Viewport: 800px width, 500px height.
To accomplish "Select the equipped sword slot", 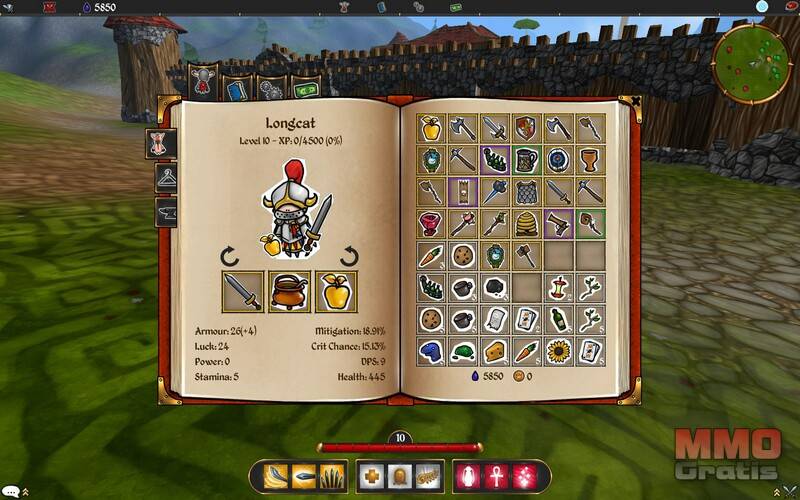I will [x=243, y=292].
